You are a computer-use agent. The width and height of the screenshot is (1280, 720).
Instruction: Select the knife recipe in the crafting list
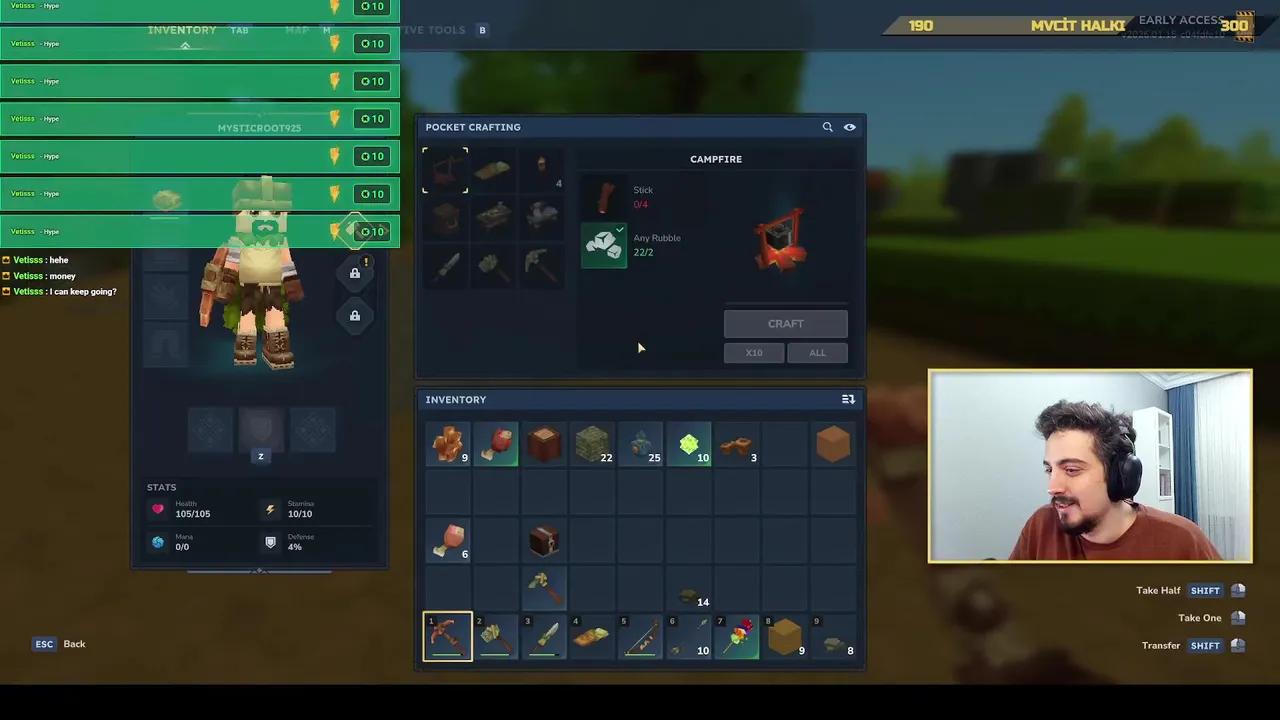(x=445, y=263)
